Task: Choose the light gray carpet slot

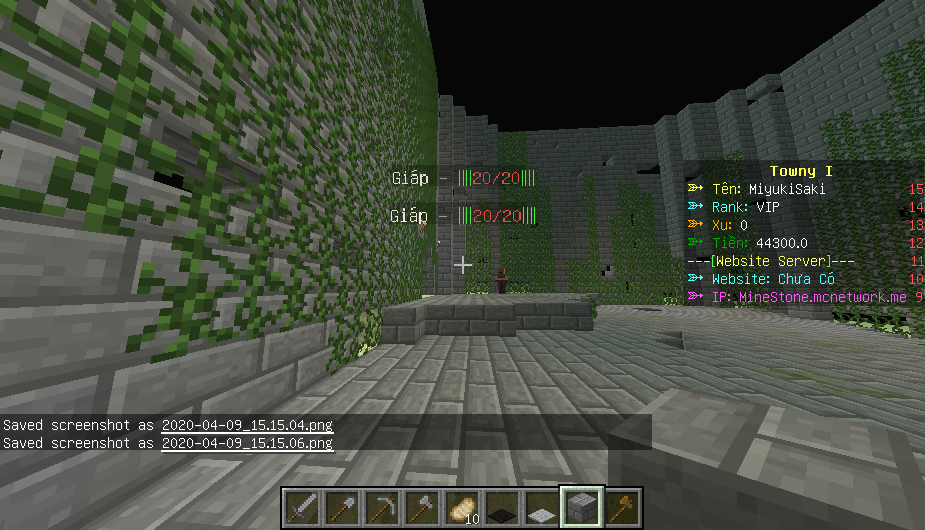Action: tap(542, 509)
